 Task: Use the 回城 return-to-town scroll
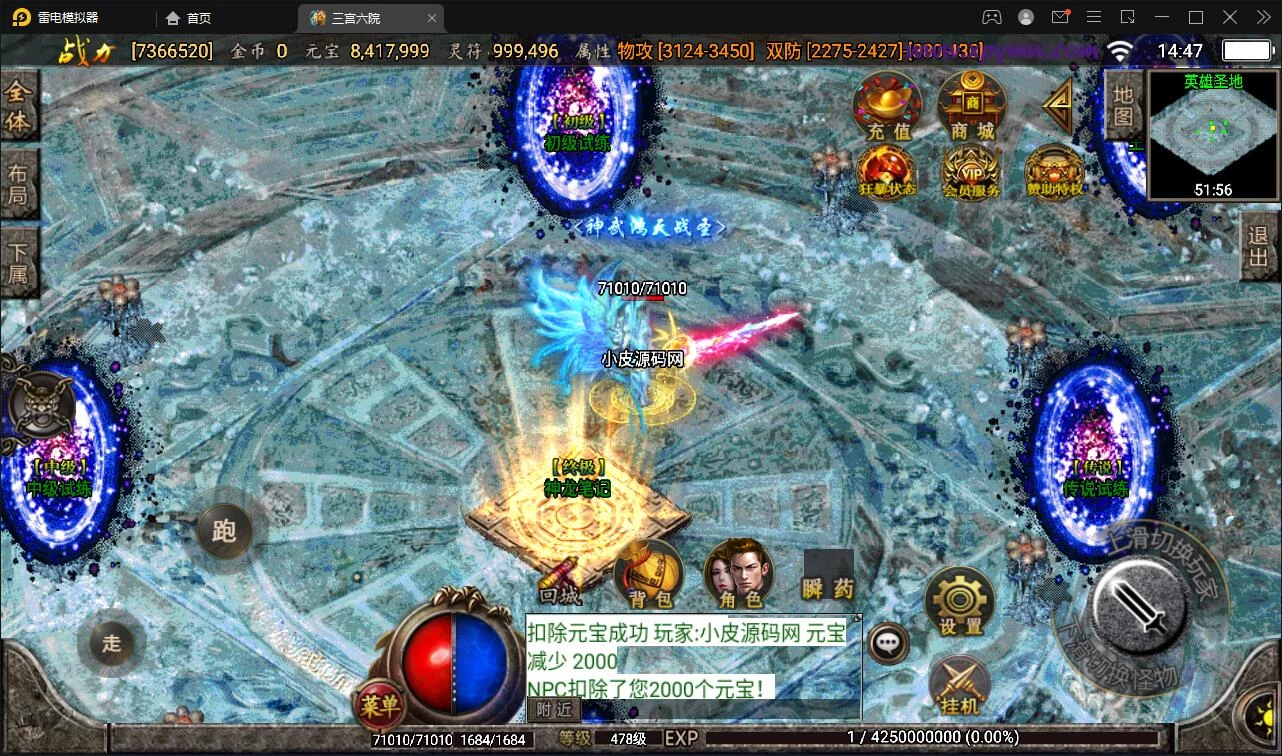(x=560, y=580)
